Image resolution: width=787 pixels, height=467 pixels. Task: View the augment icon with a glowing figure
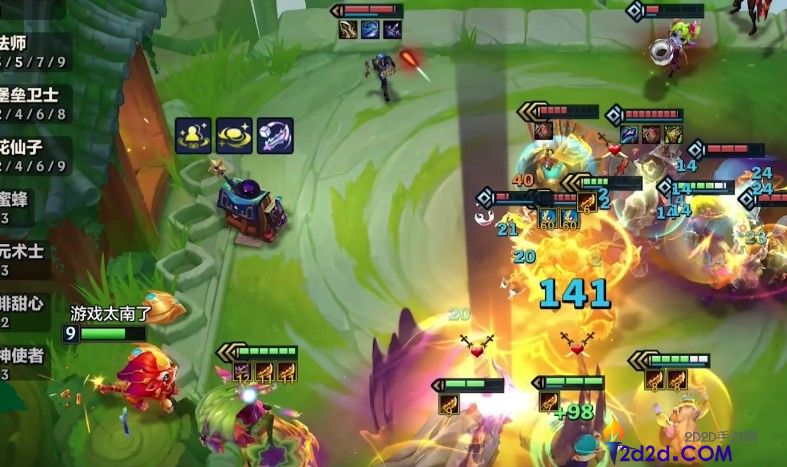pyautogui.click(x=192, y=136)
